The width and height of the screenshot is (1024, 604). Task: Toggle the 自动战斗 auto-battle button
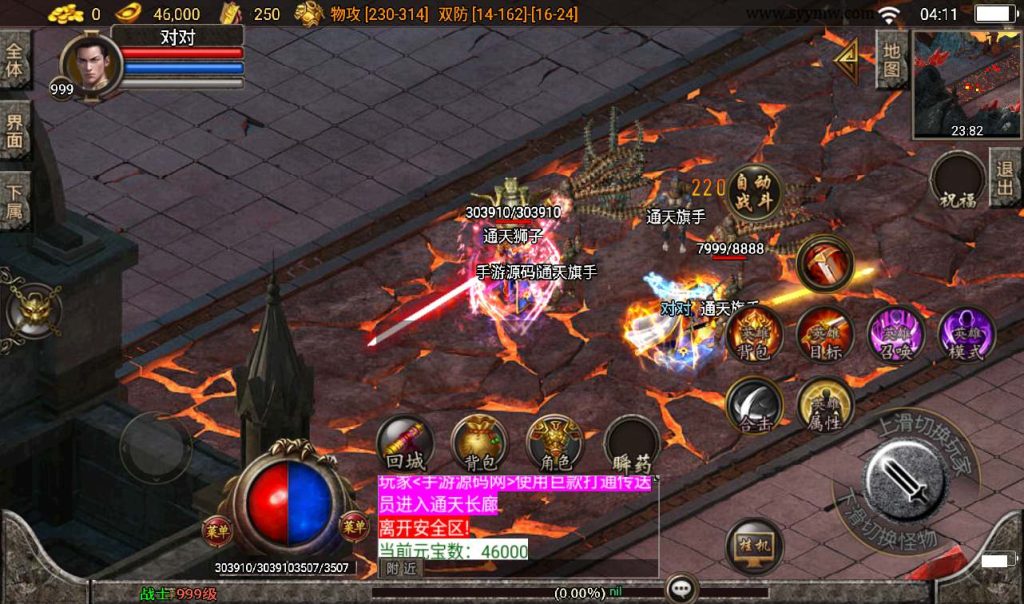point(753,190)
